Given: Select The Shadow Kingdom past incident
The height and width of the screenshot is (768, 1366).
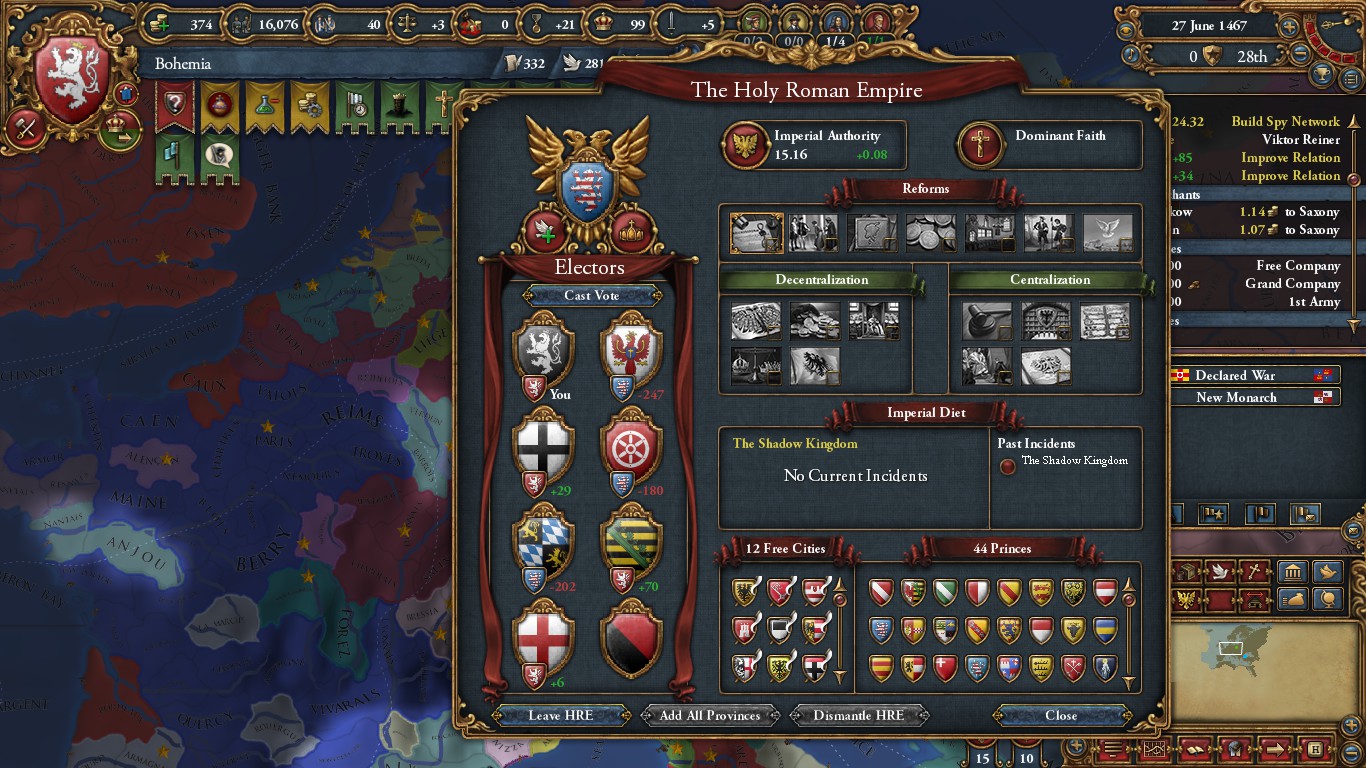Looking at the screenshot, I should 1074,461.
